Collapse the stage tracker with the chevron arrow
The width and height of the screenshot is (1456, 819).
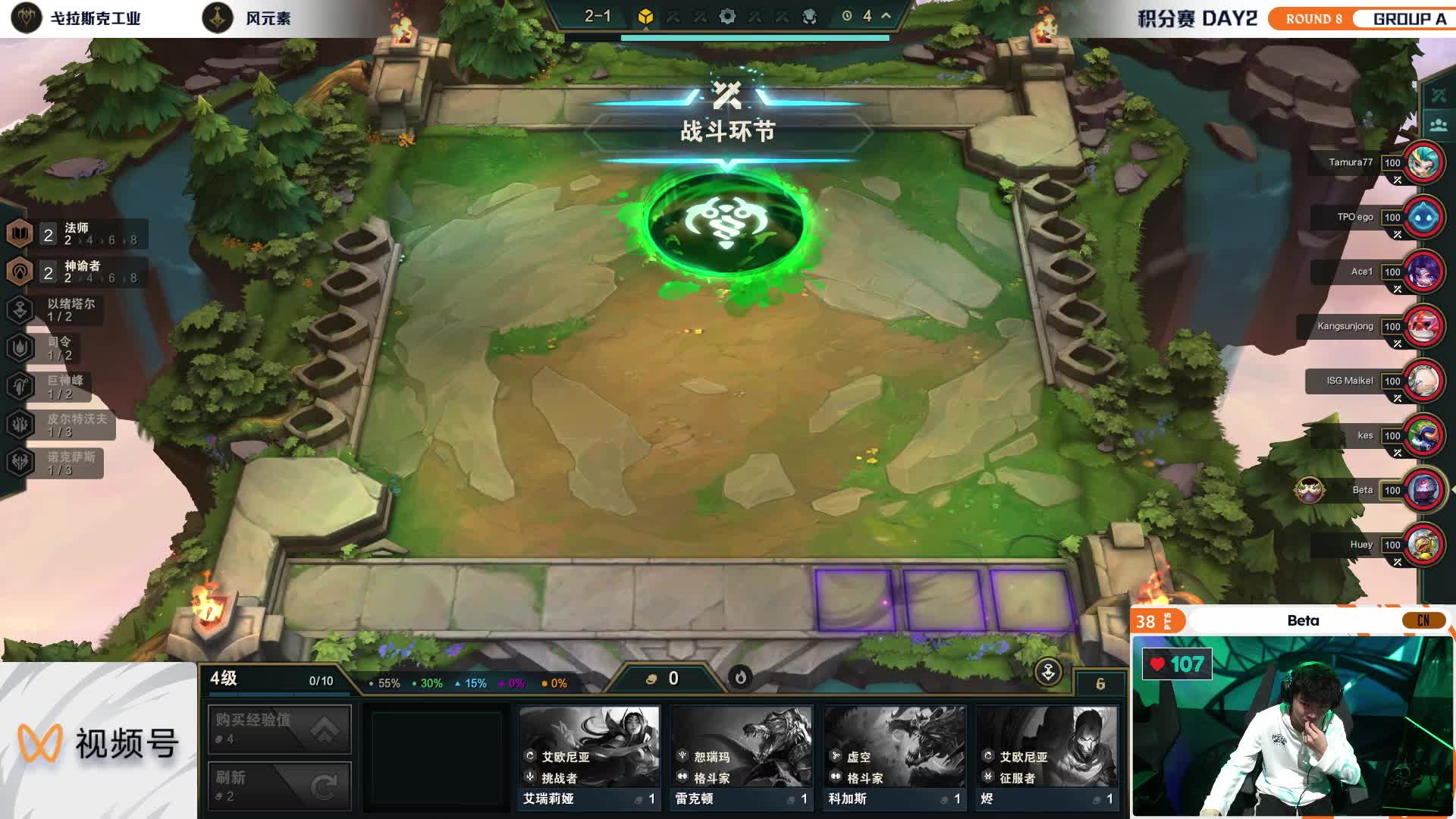(x=884, y=14)
